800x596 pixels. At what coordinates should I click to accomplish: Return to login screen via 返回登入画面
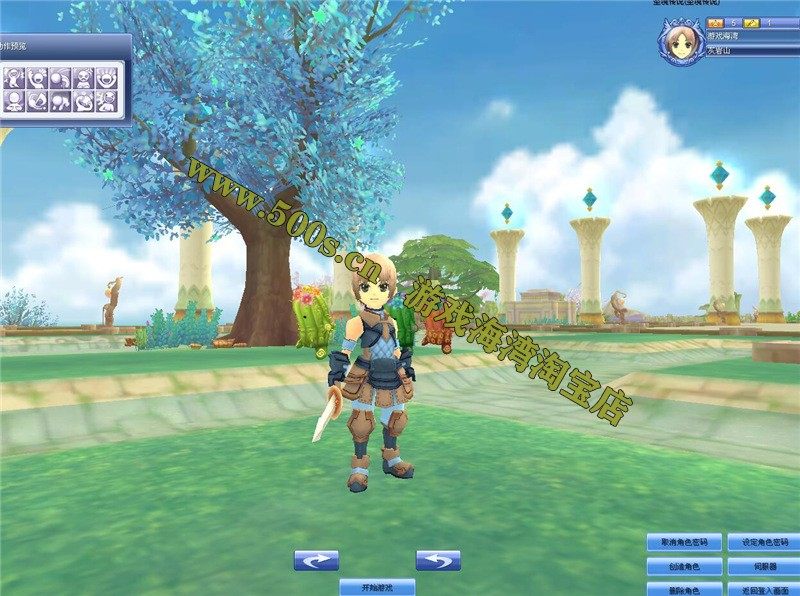tap(765, 589)
